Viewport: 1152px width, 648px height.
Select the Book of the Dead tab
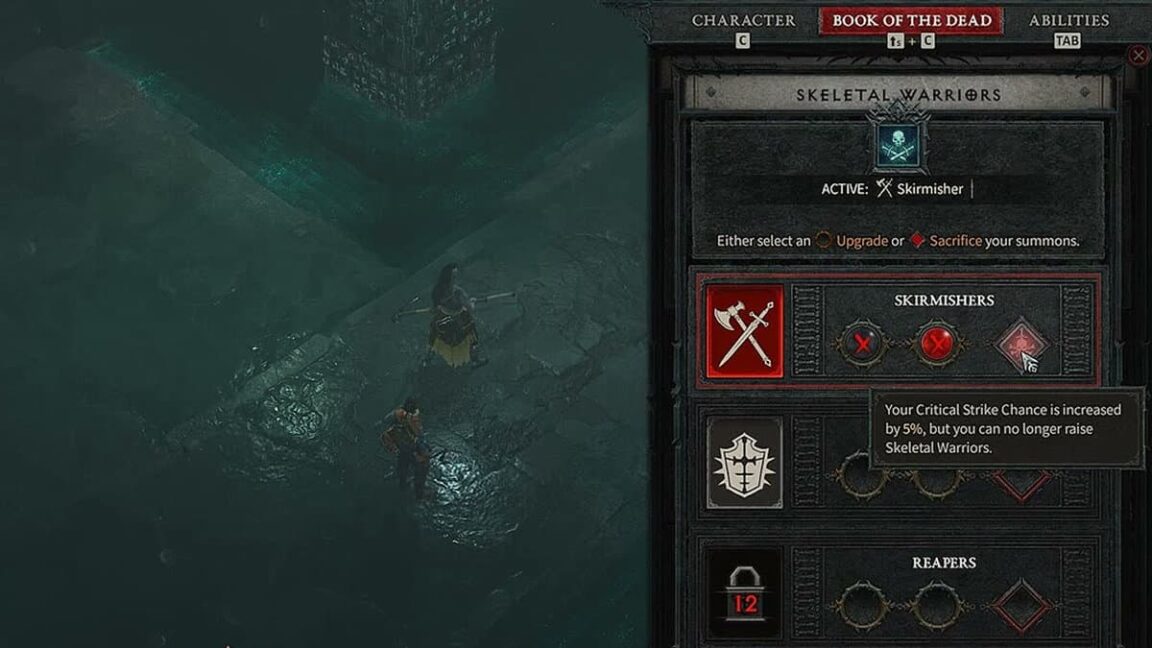(x=911, y=20)
